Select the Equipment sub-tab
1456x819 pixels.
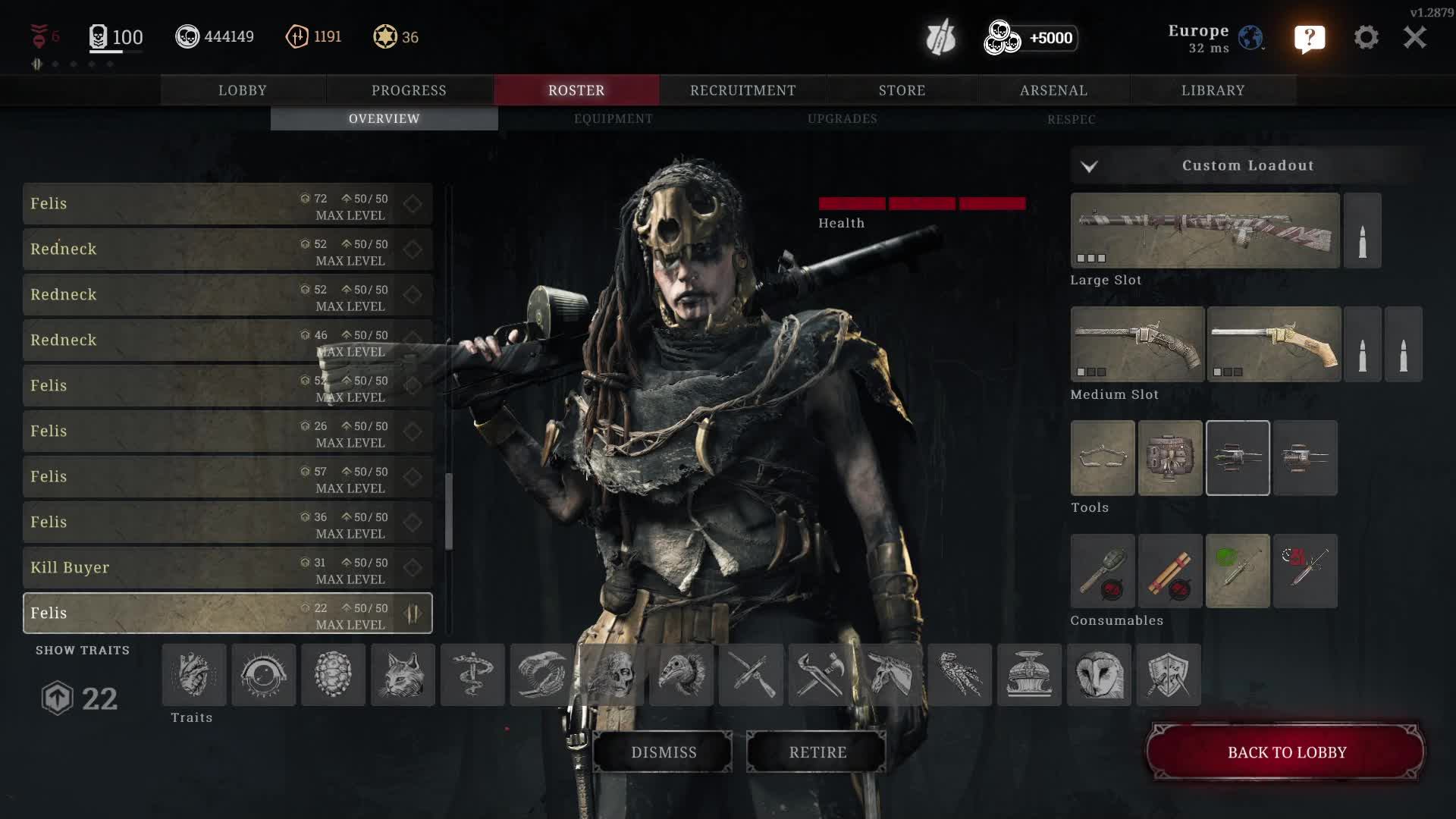(x=613, y=119)
